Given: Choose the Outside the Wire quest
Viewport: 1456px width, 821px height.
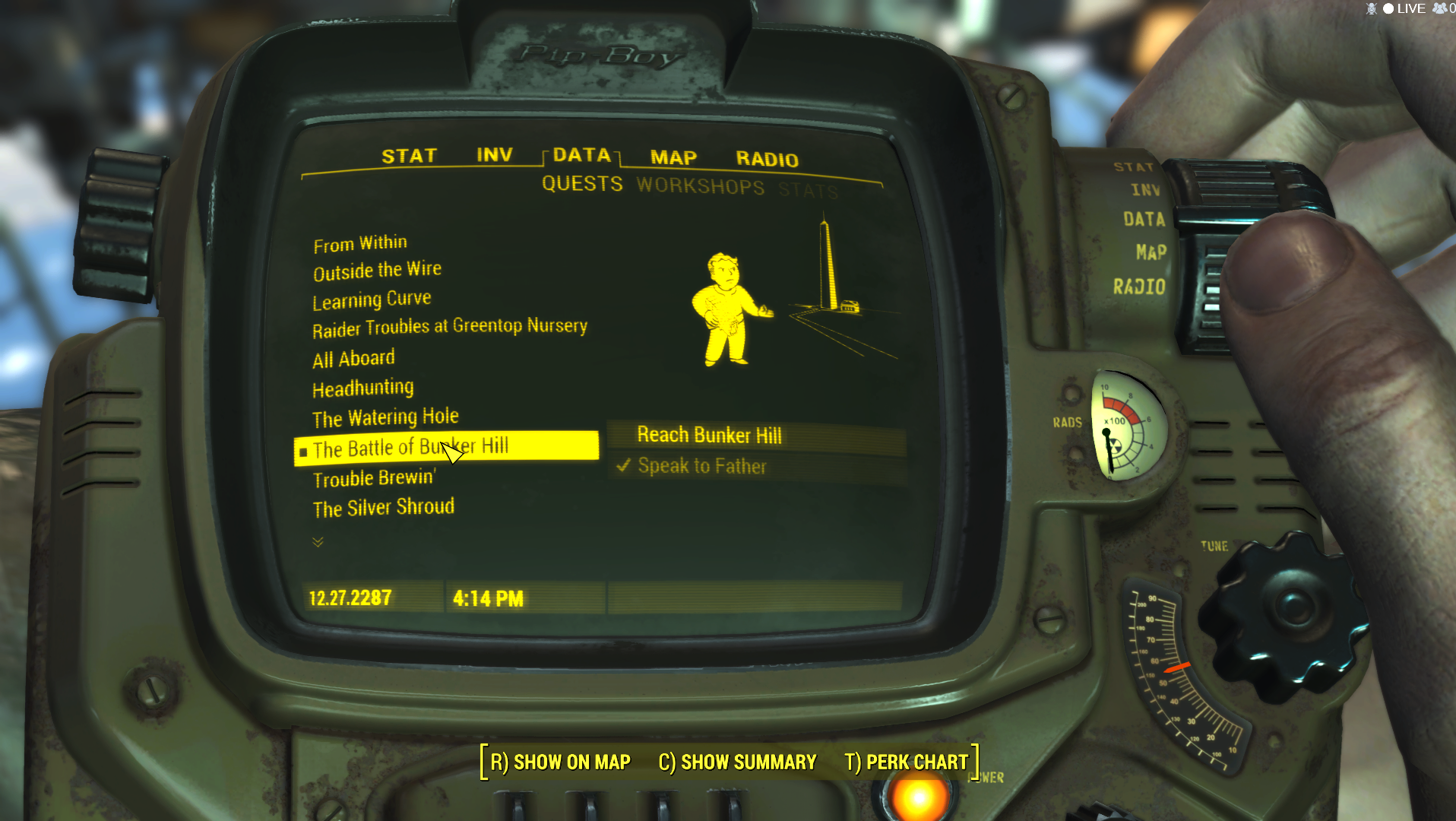Looking at the screenshot, I should (377, 271).
